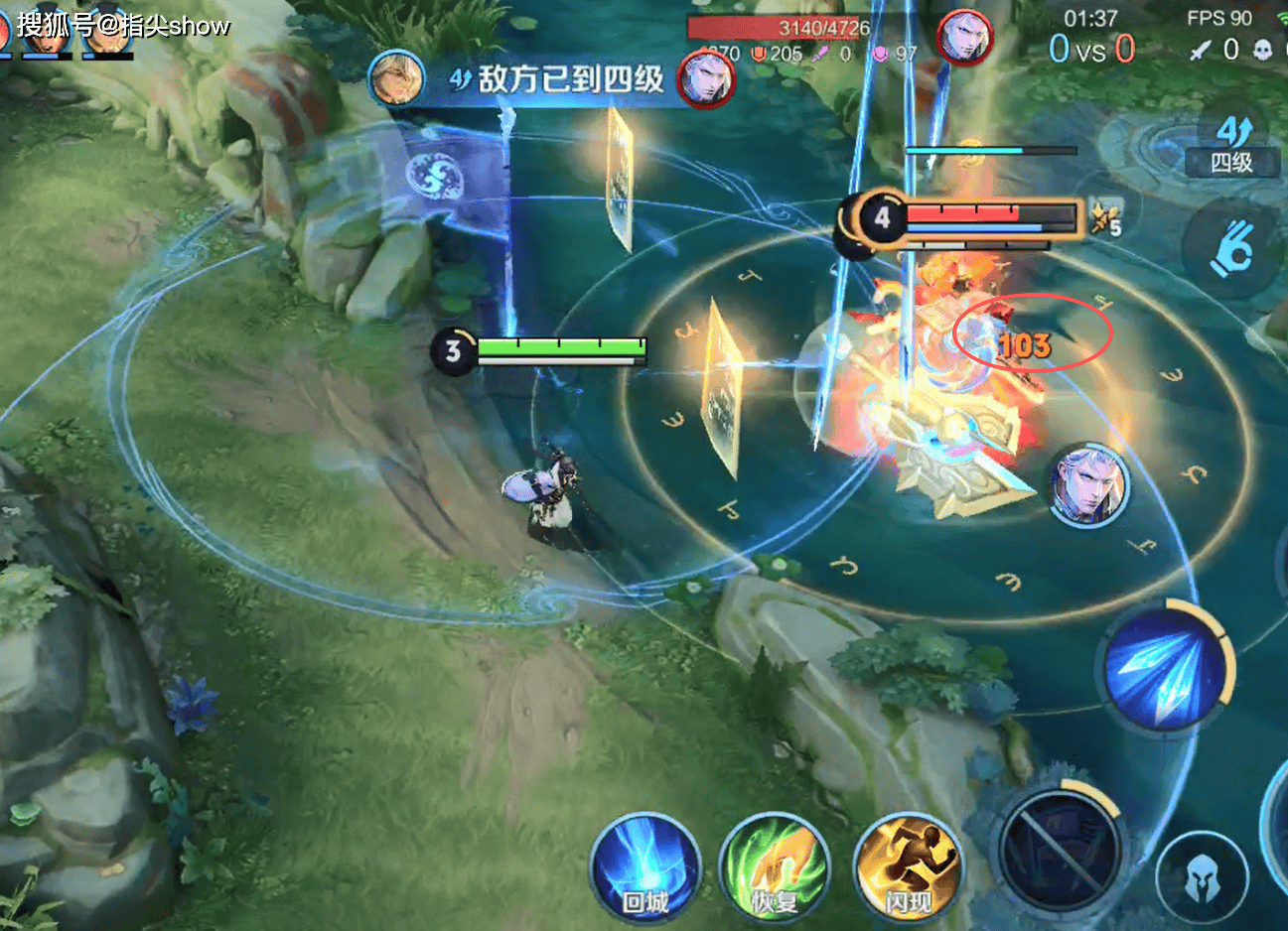
Task: Cast the 闪现 flash summoner spell
Action: coord(907,868)
